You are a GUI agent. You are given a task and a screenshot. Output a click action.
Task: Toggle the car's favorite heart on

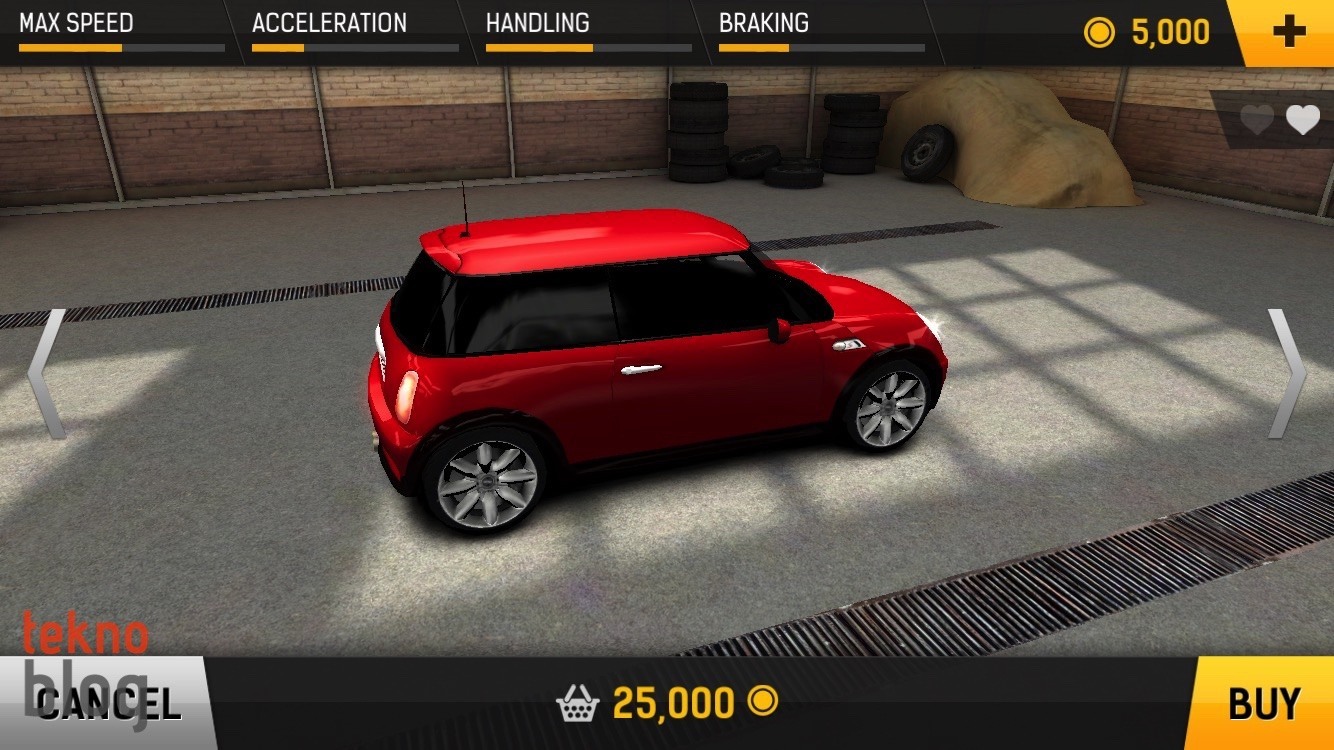[x=1303, y=122]
